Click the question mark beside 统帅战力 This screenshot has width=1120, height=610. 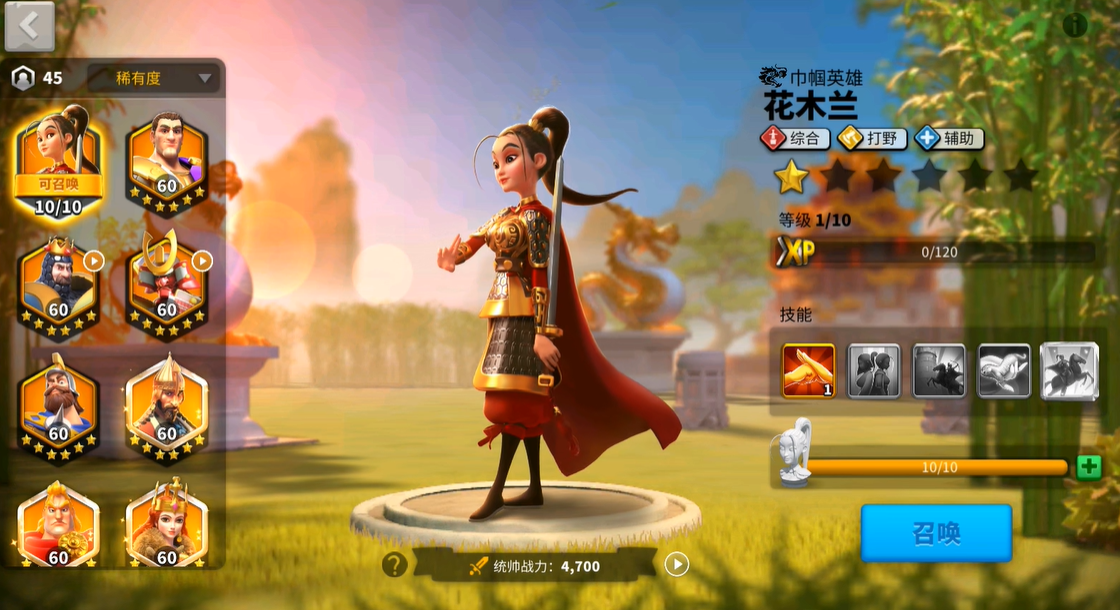(x=394, y=565)
